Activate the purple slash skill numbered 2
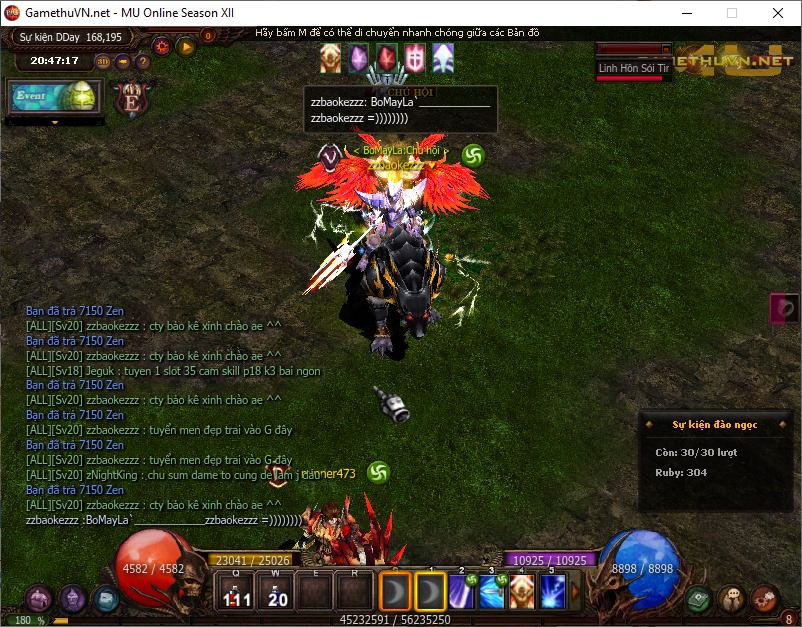 click(x=462, y=592)
